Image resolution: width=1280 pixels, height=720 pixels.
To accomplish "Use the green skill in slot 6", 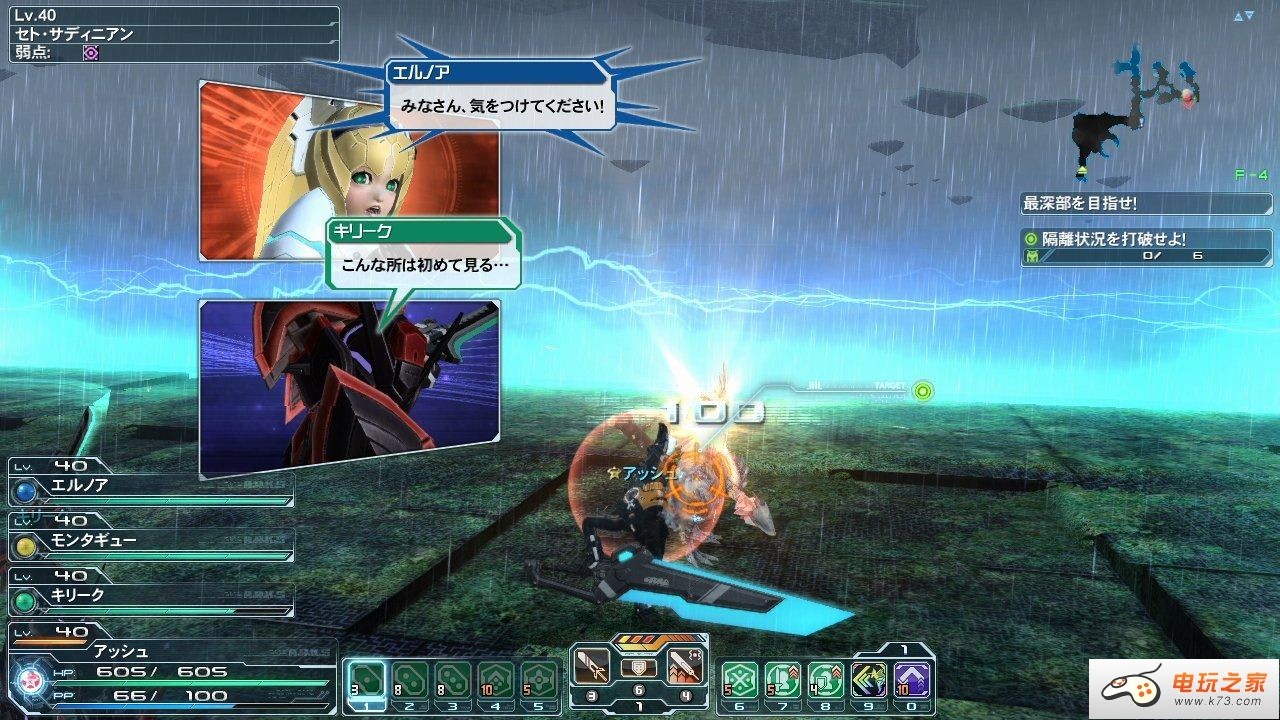I will point(739,681).
